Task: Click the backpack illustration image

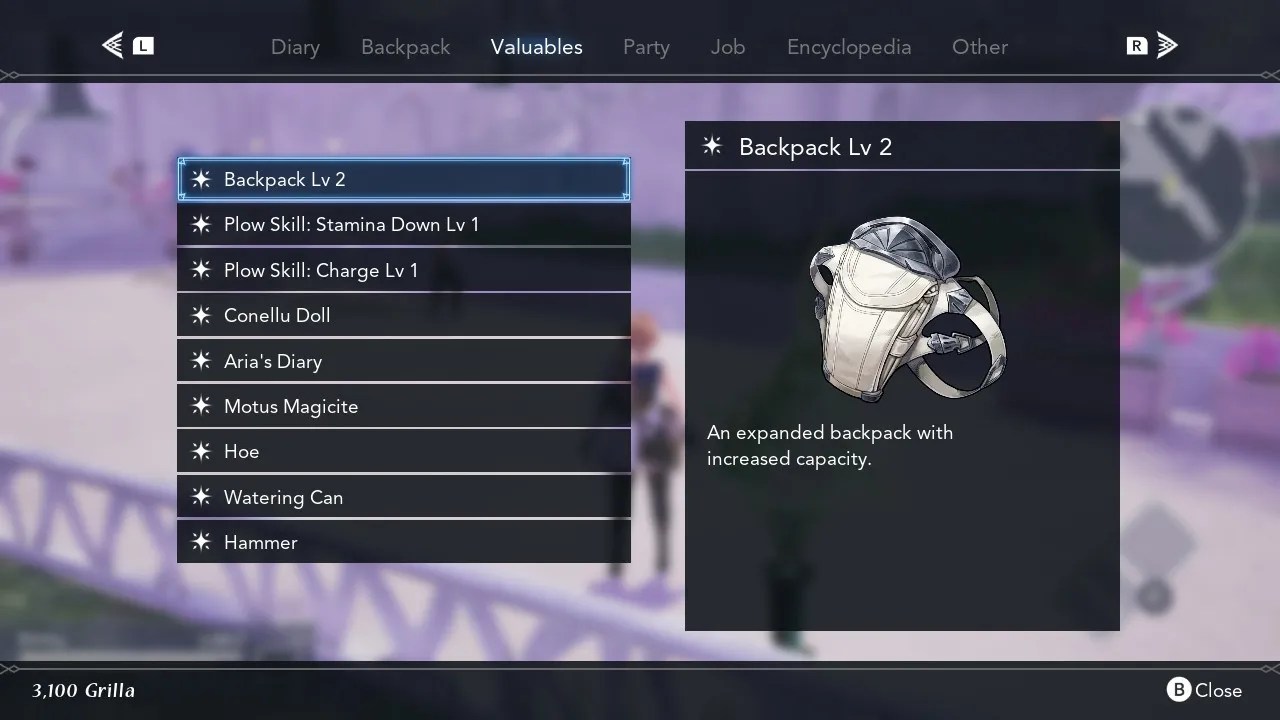Action: (900, 308)
